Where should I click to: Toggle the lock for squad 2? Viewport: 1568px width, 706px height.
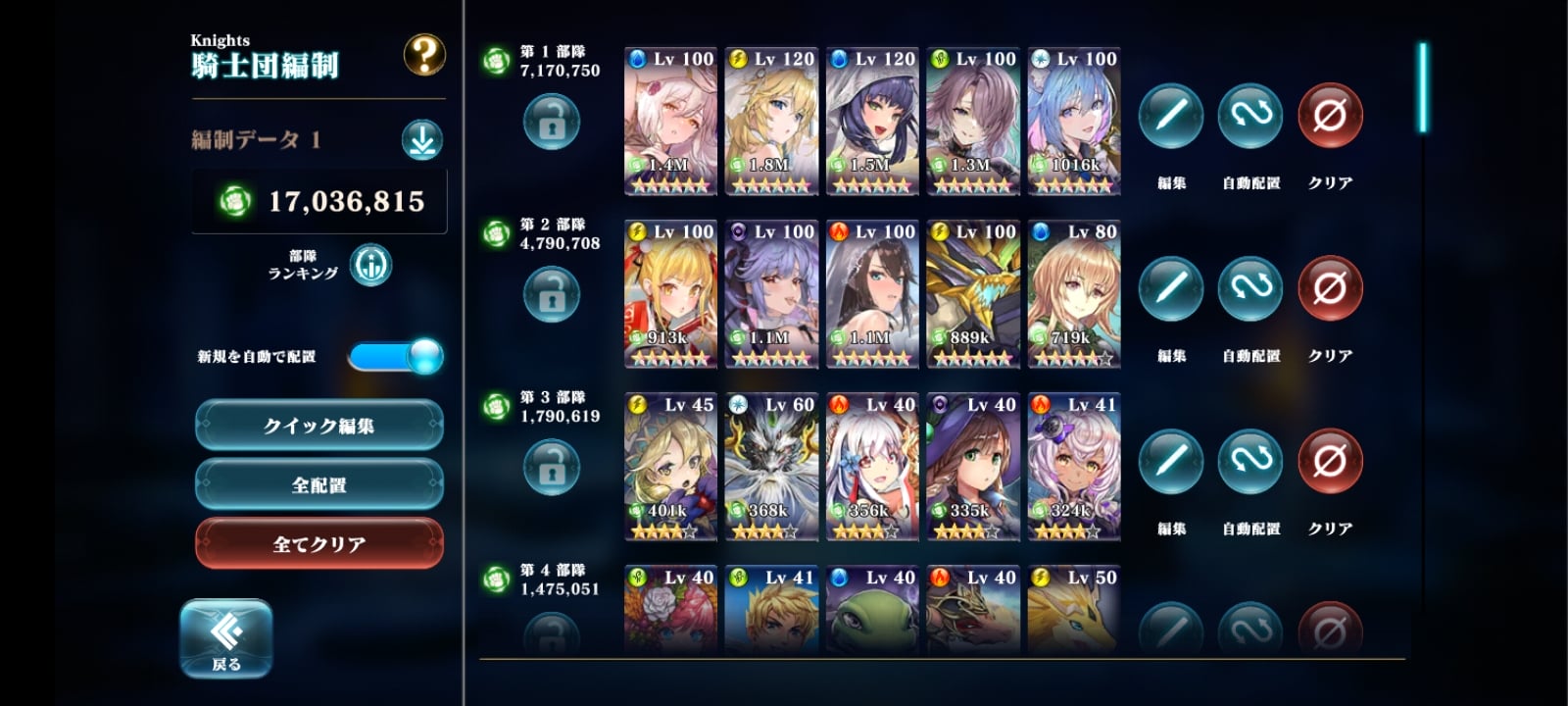[x=552, y=294]
